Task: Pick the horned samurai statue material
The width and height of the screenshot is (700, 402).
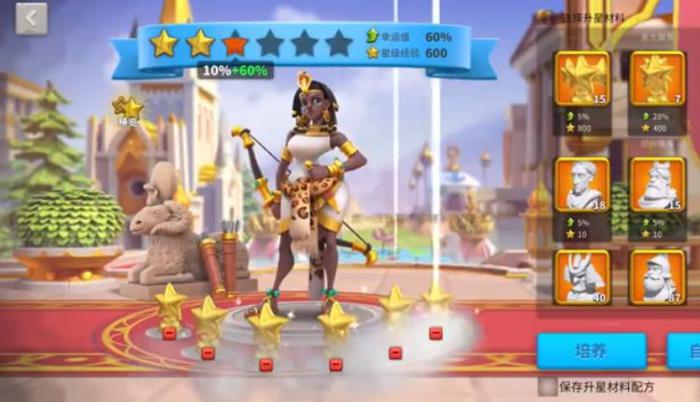Action: pyautogui.click(x=582, y=277)
